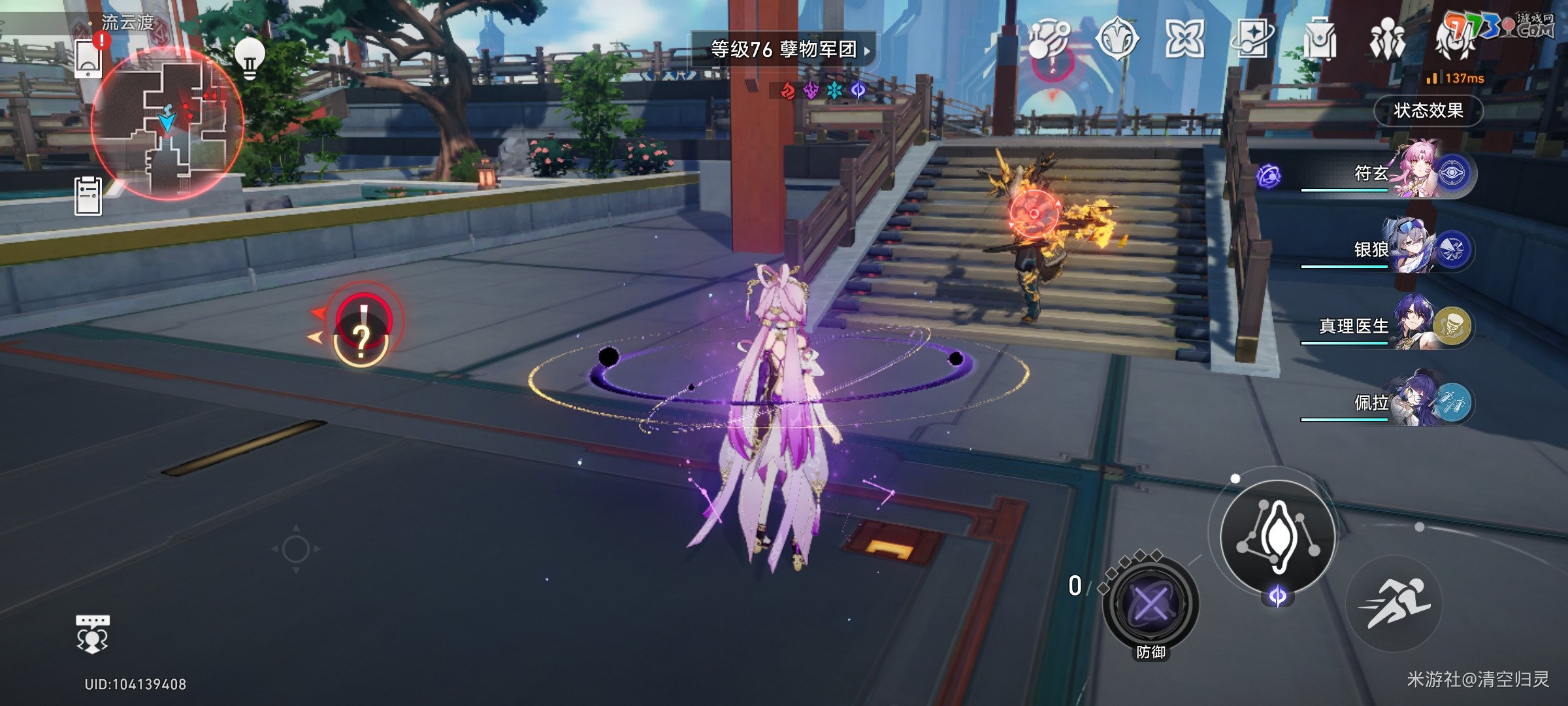Open the Interastral Guide compass icon

(x=1117, y=39)
